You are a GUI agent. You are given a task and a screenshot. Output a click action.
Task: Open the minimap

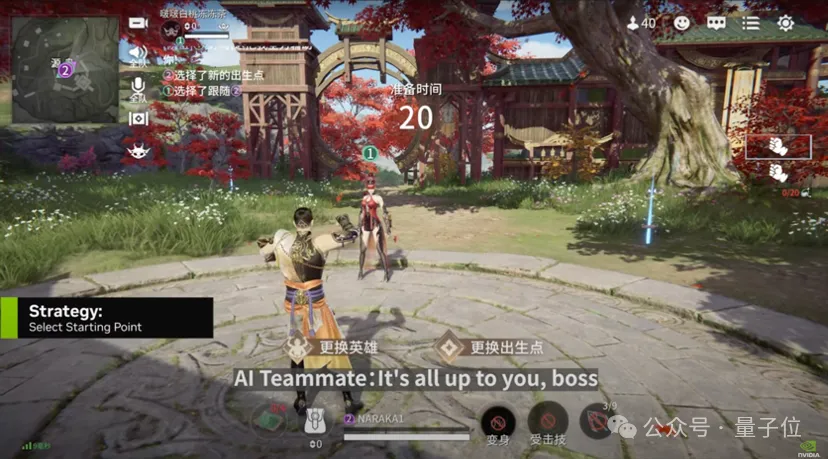[65, 70]
